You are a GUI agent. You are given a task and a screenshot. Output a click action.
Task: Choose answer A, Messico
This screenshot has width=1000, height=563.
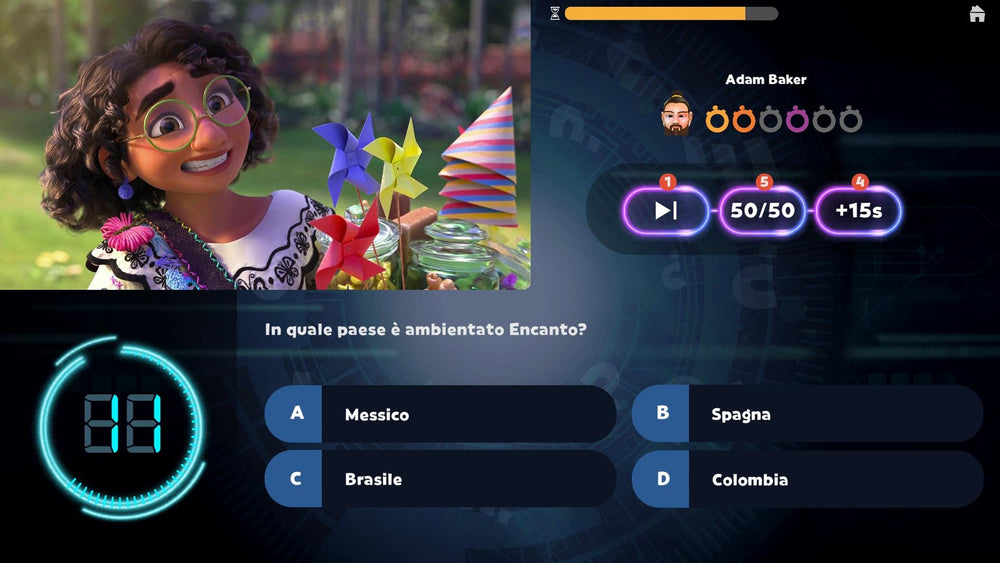[440, 414]
